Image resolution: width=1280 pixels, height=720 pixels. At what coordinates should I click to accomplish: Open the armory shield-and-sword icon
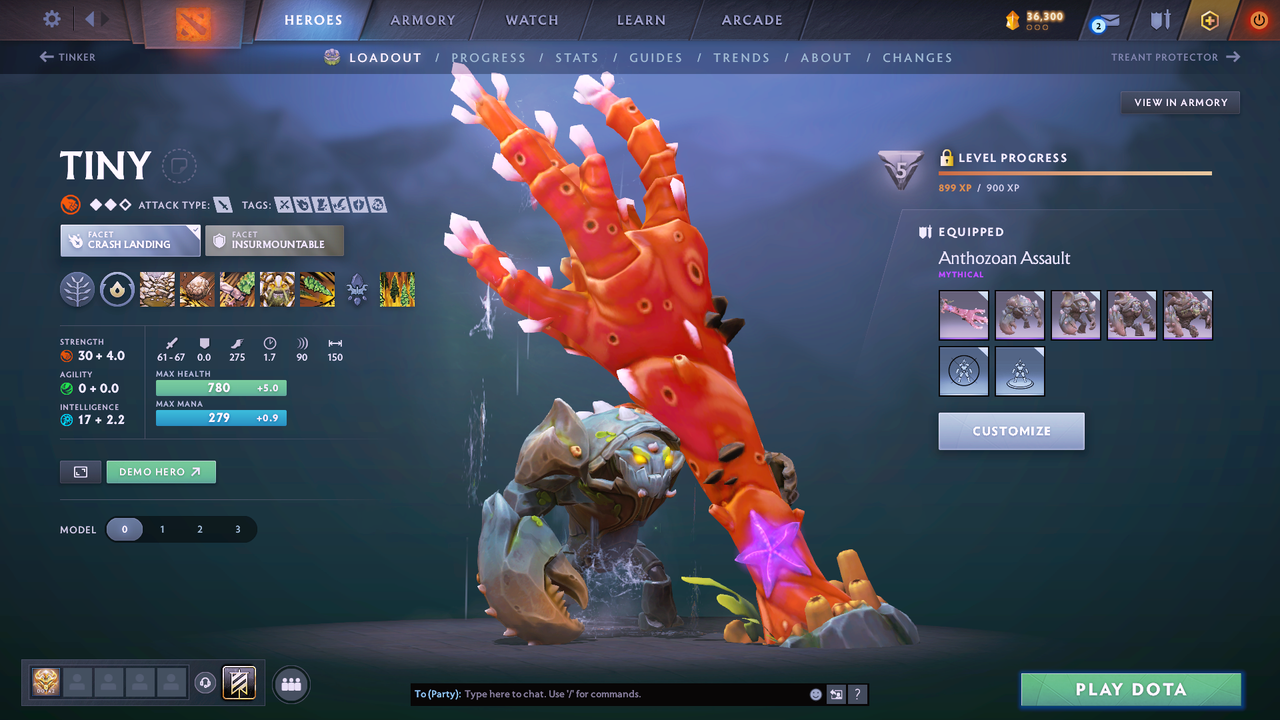click(x=1158, y=19)
